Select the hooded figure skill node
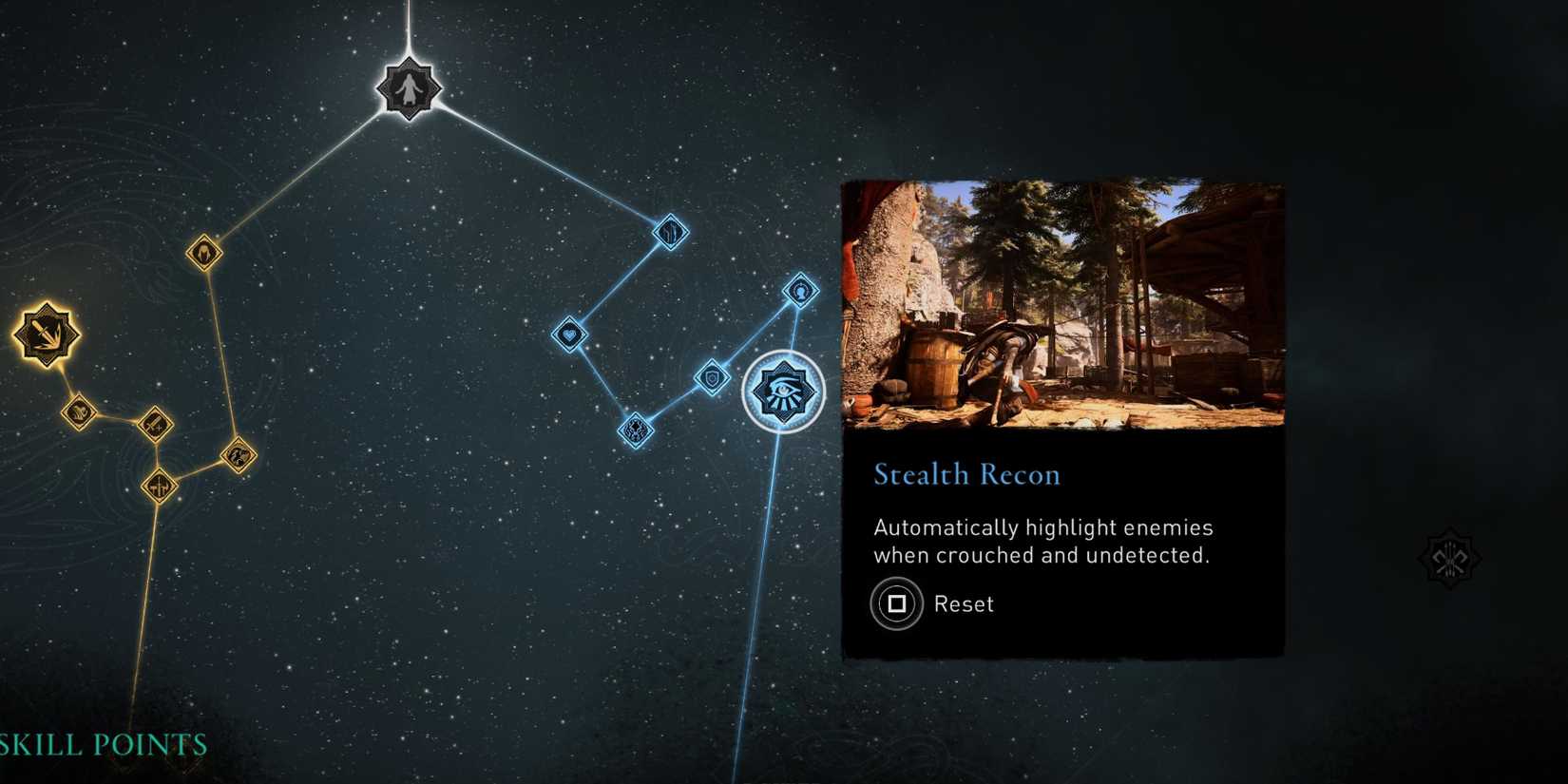This screenshot has width=1568, height=784. pyautogui.click(x=203, y=250)
